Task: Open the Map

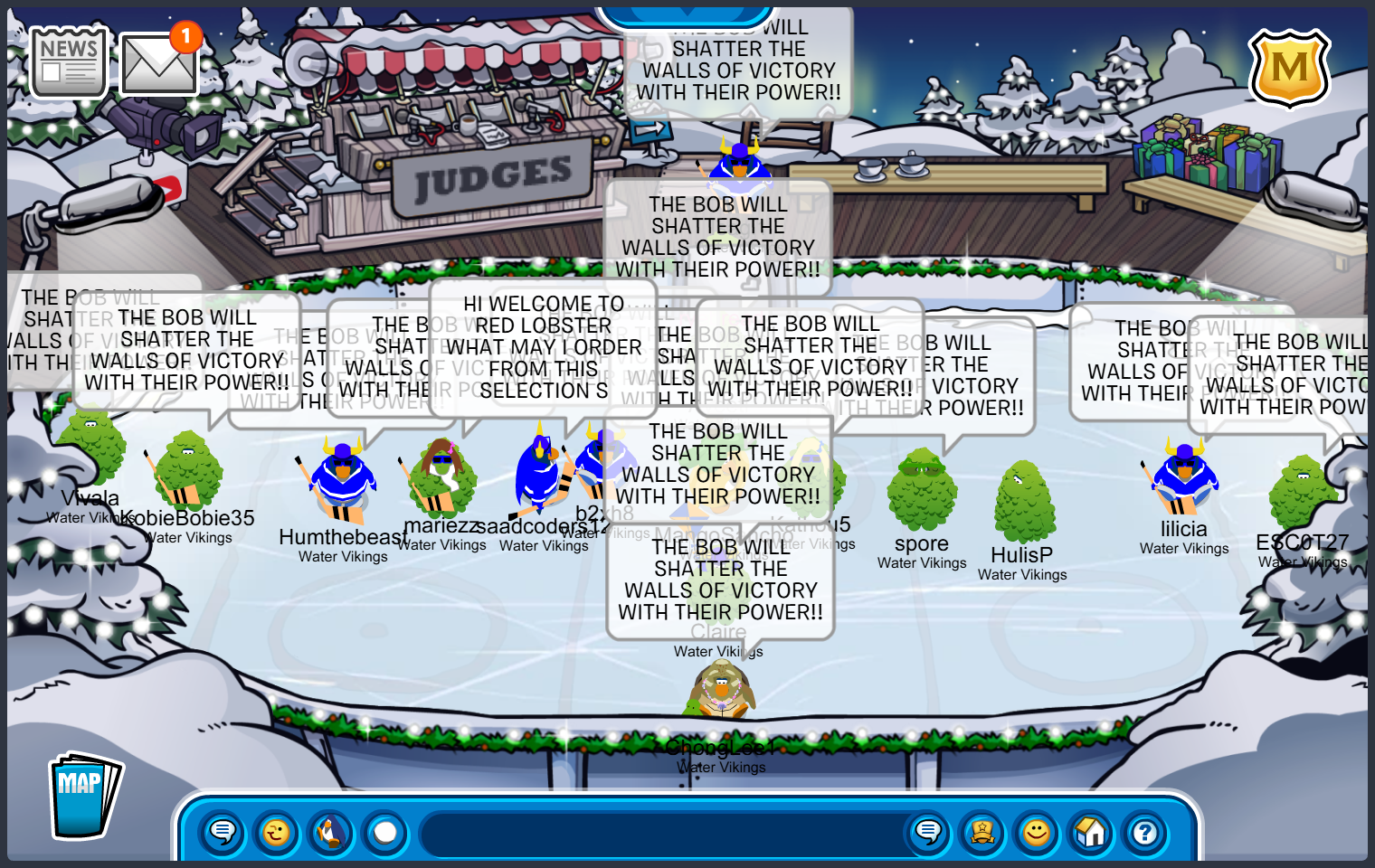Action: [x=83, y=796]
